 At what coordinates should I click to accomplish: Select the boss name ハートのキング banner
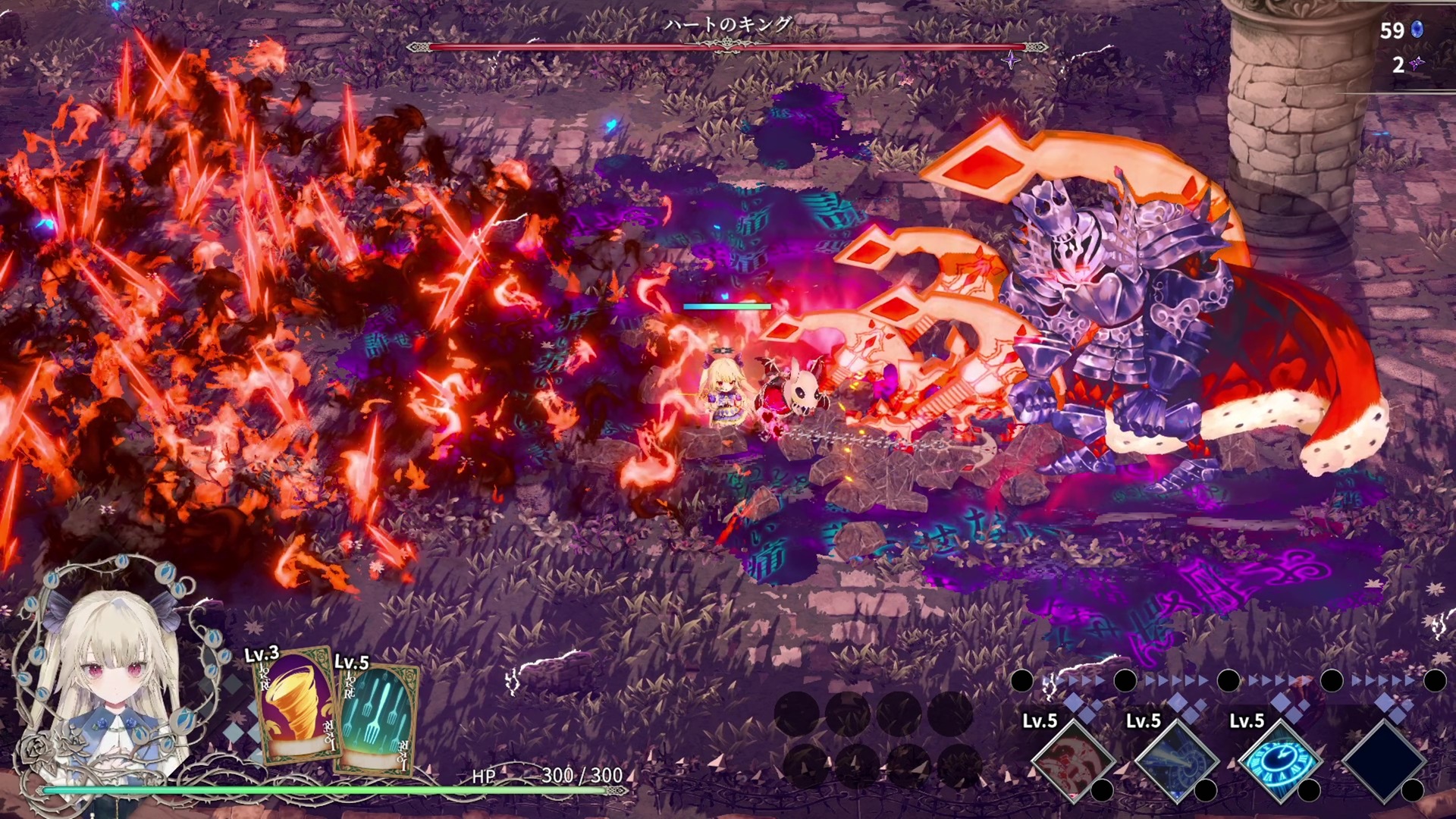pos(726,23)
